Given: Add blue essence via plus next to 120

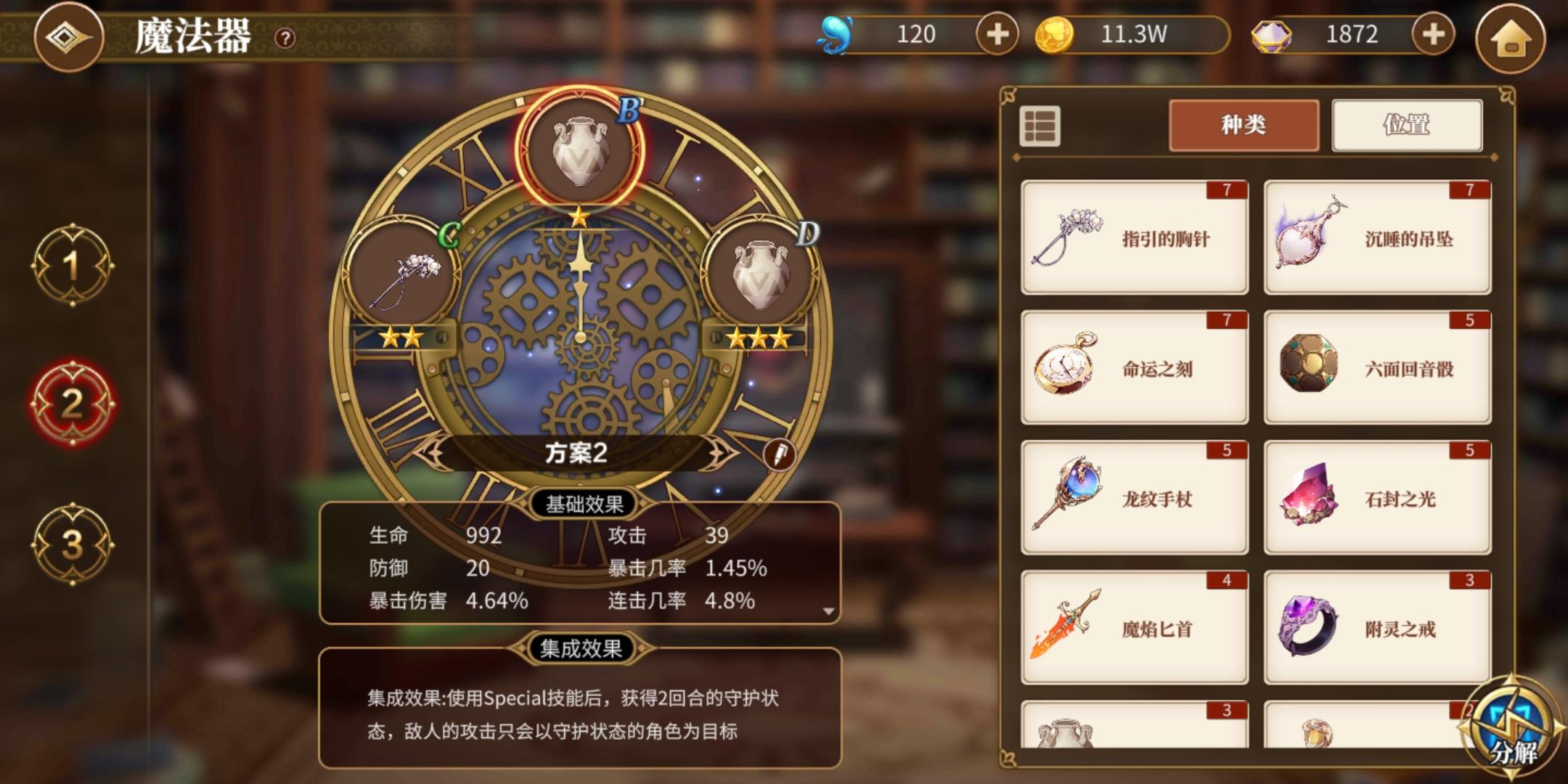Looking at the screenshot, I should tap(997, 33).
